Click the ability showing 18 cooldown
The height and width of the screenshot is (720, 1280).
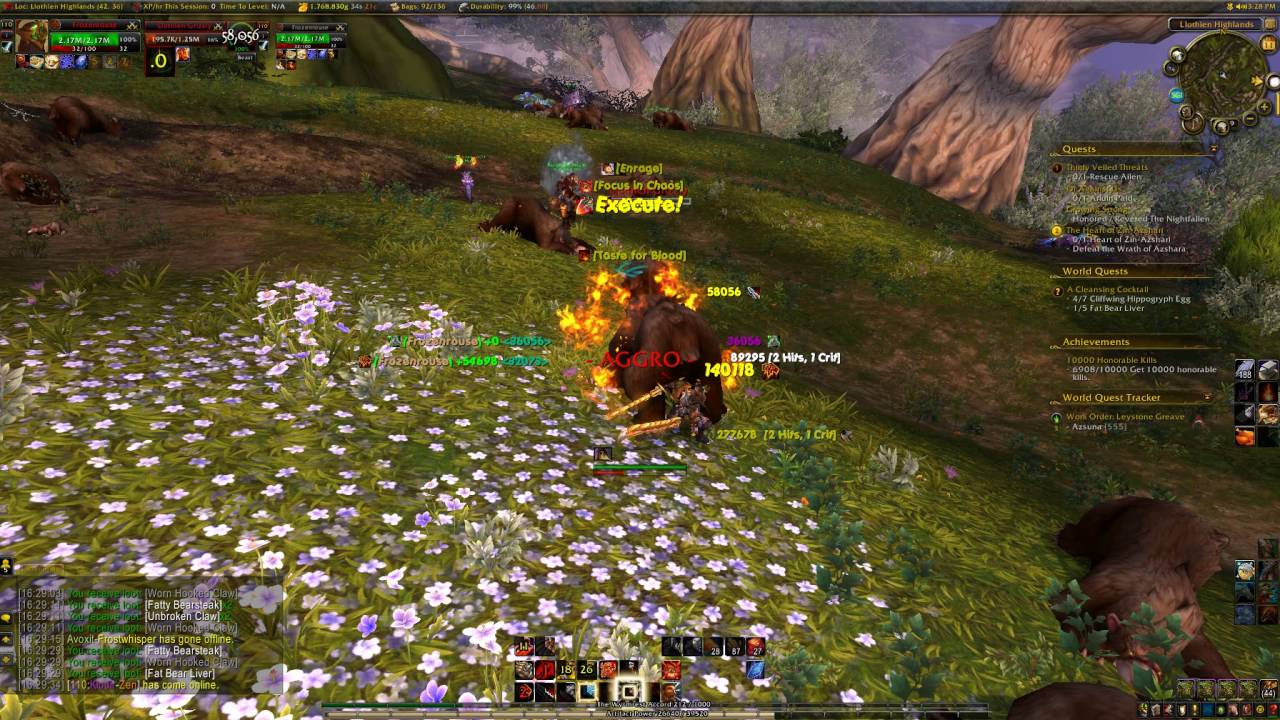[565, 670]
